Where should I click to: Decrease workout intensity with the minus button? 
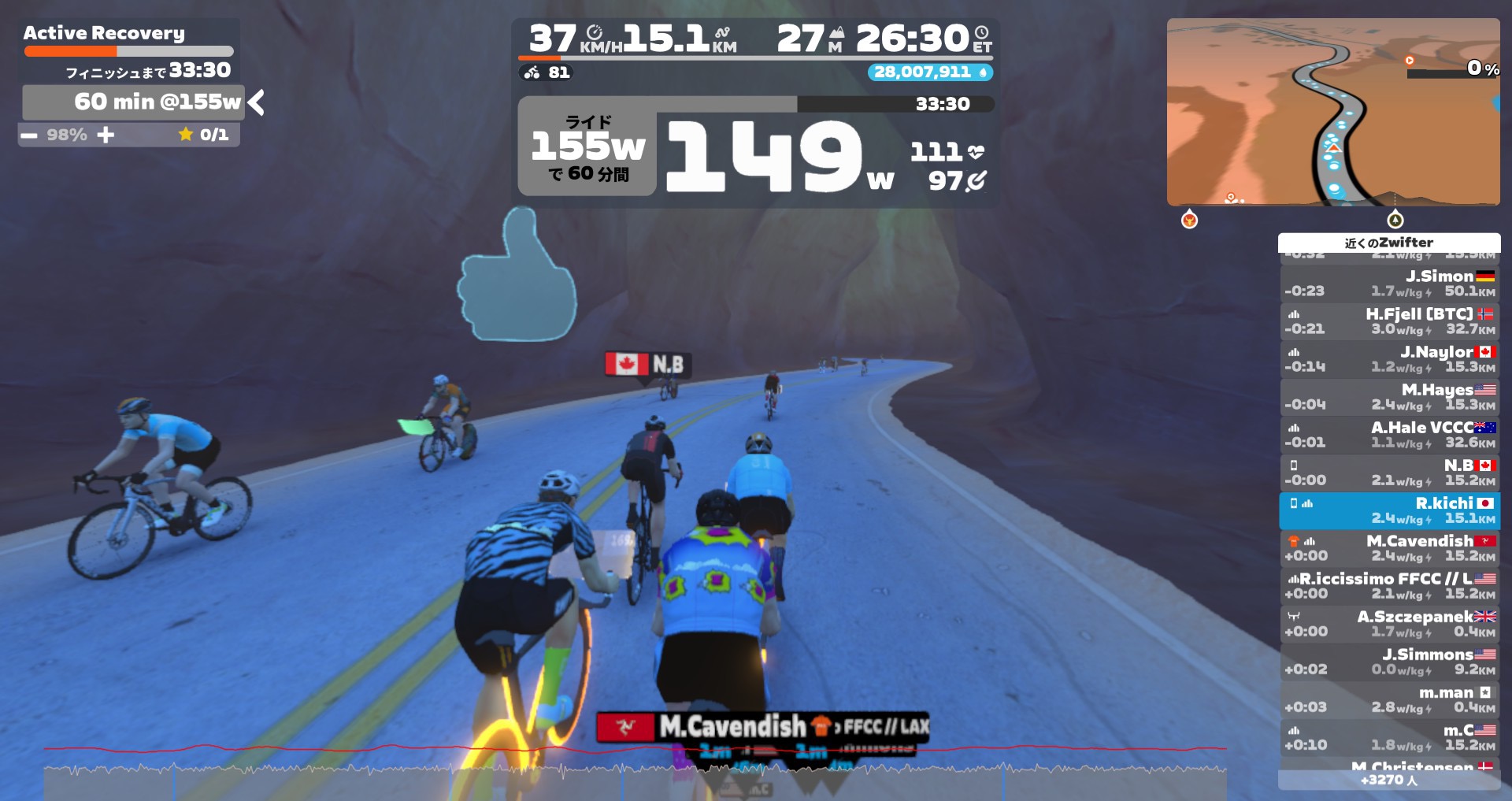point(29,135)
